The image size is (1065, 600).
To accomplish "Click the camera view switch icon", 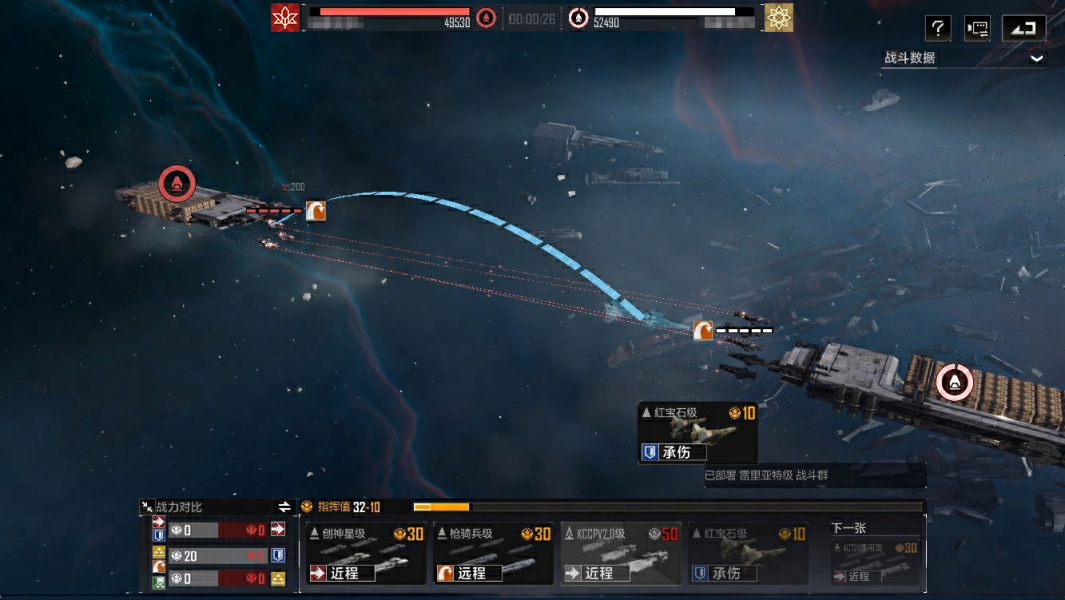I will [977, 28].
